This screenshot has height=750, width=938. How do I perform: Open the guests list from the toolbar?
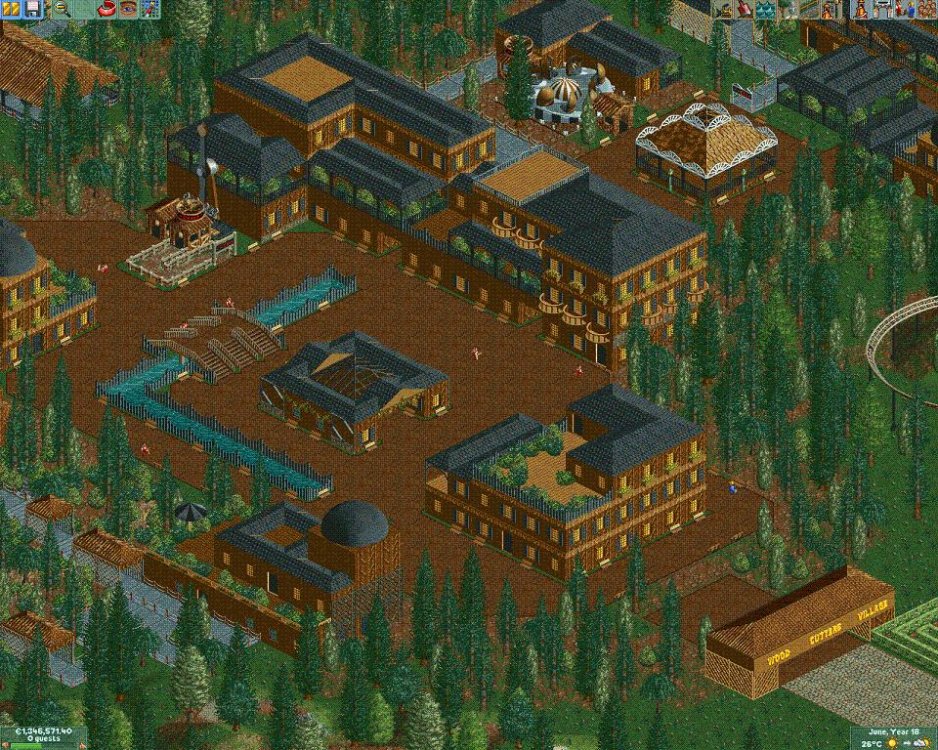click(927, 9)
